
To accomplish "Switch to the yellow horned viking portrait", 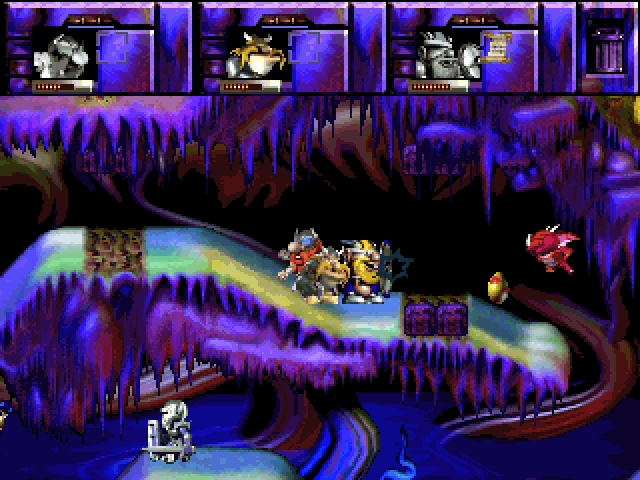I will tap(250, 52).
